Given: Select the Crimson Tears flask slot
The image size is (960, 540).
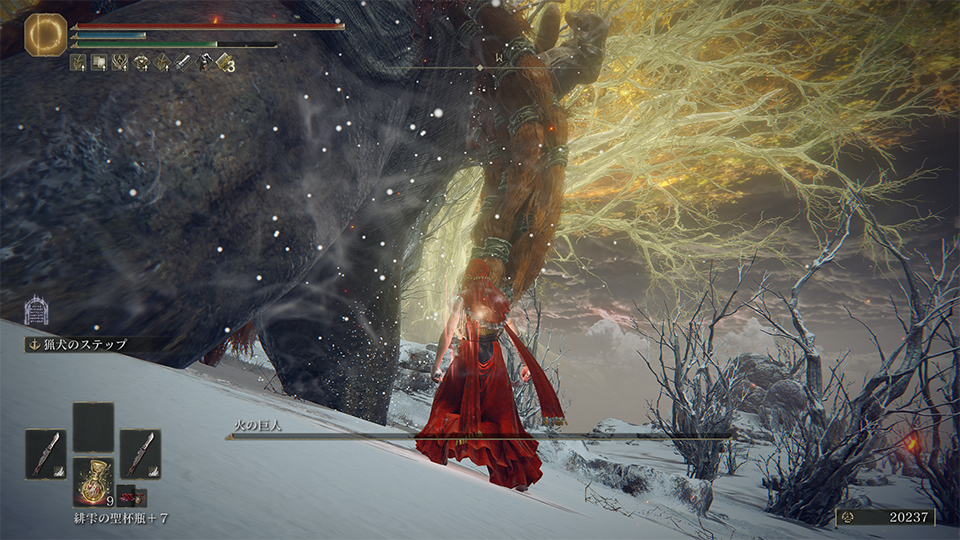Looking at the screenshot, I should pos(93,482).
